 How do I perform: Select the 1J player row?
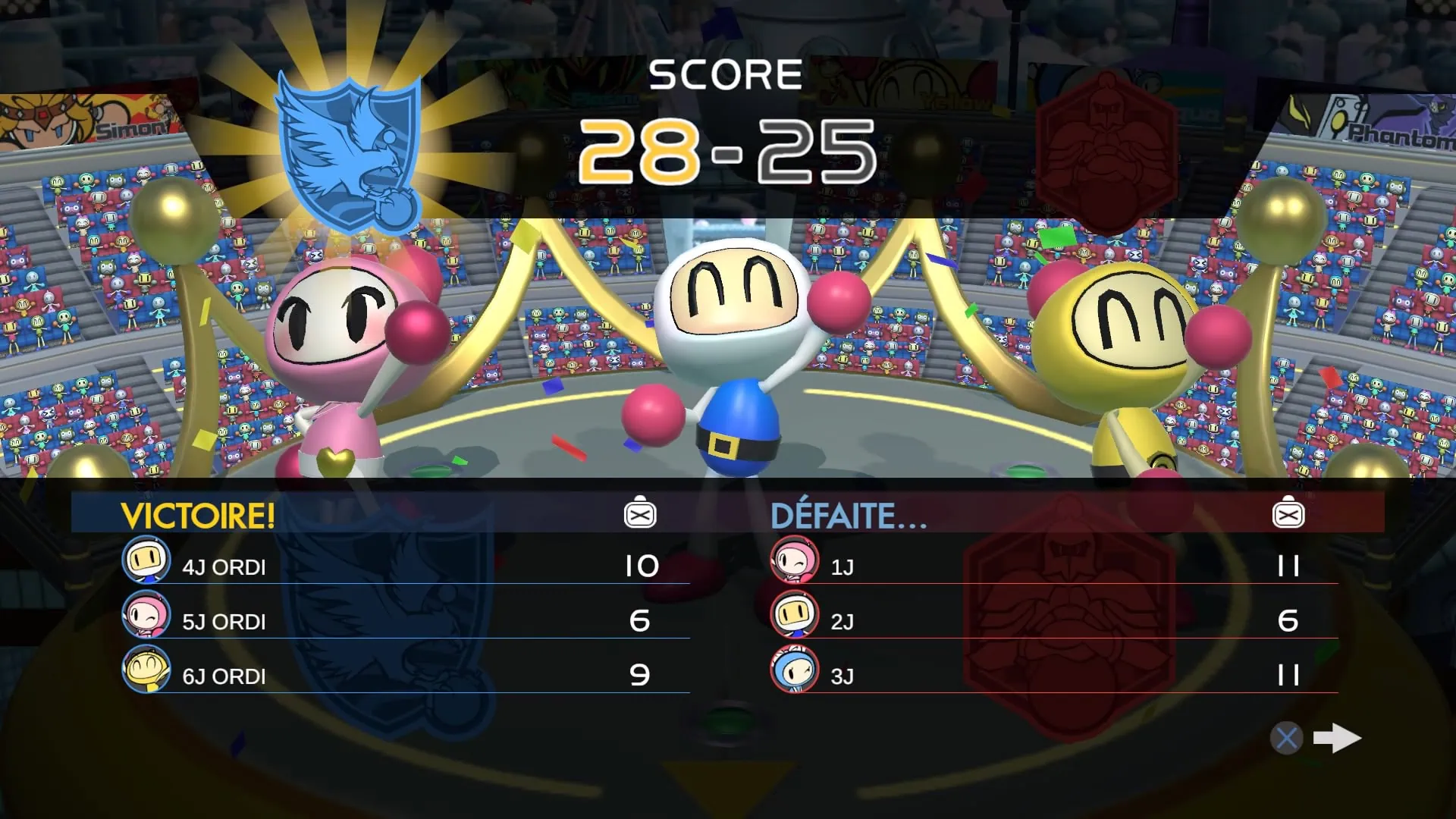[1054, 566]
